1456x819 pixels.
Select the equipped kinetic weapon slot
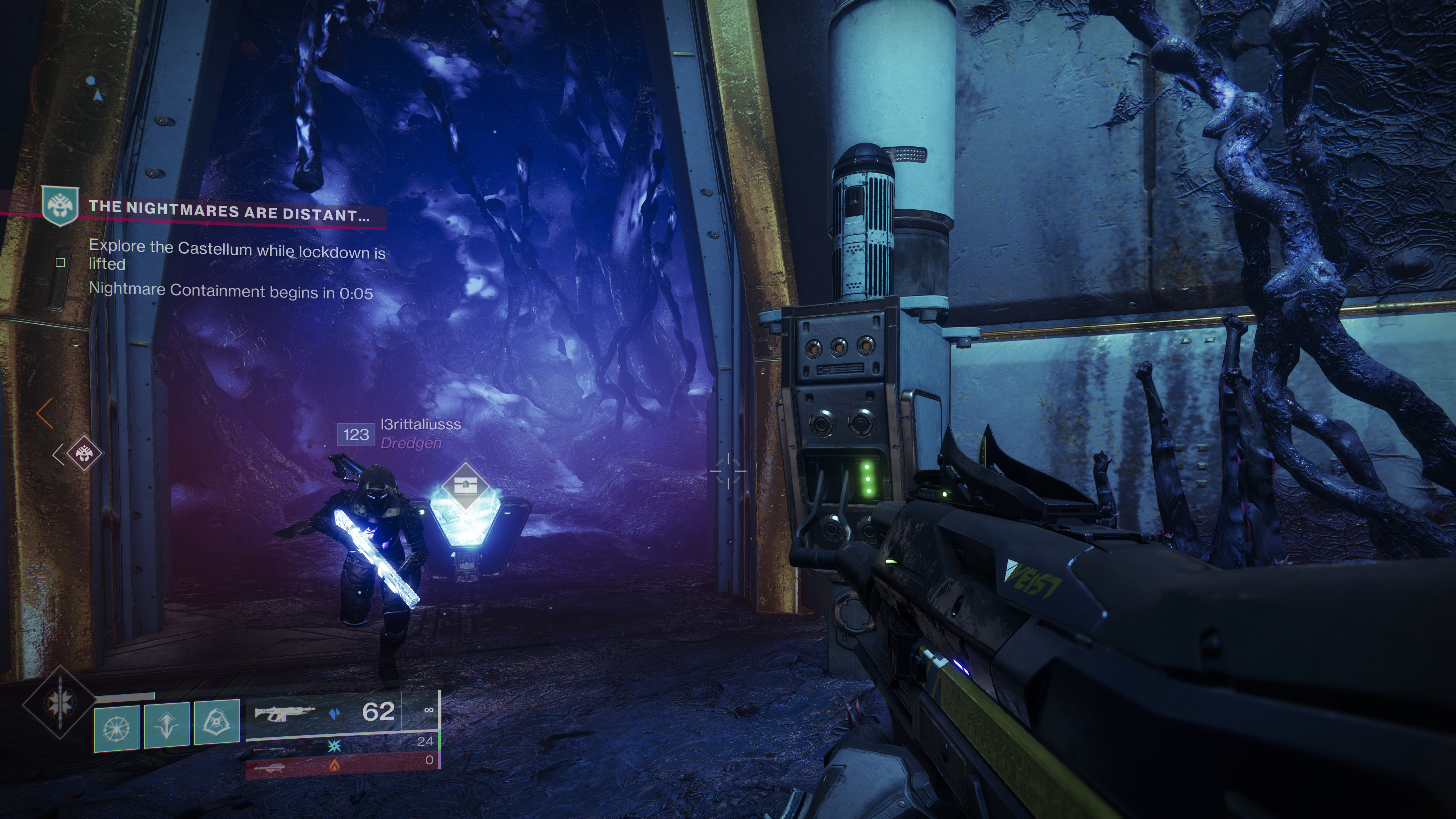[x=342, y=712]
